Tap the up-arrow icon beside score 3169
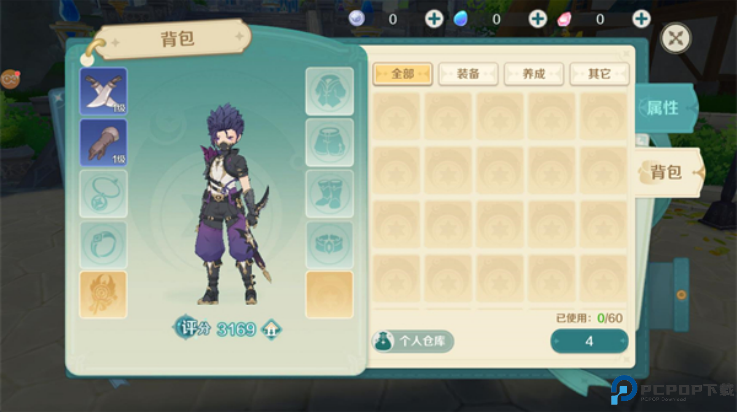 click(271, 328)
